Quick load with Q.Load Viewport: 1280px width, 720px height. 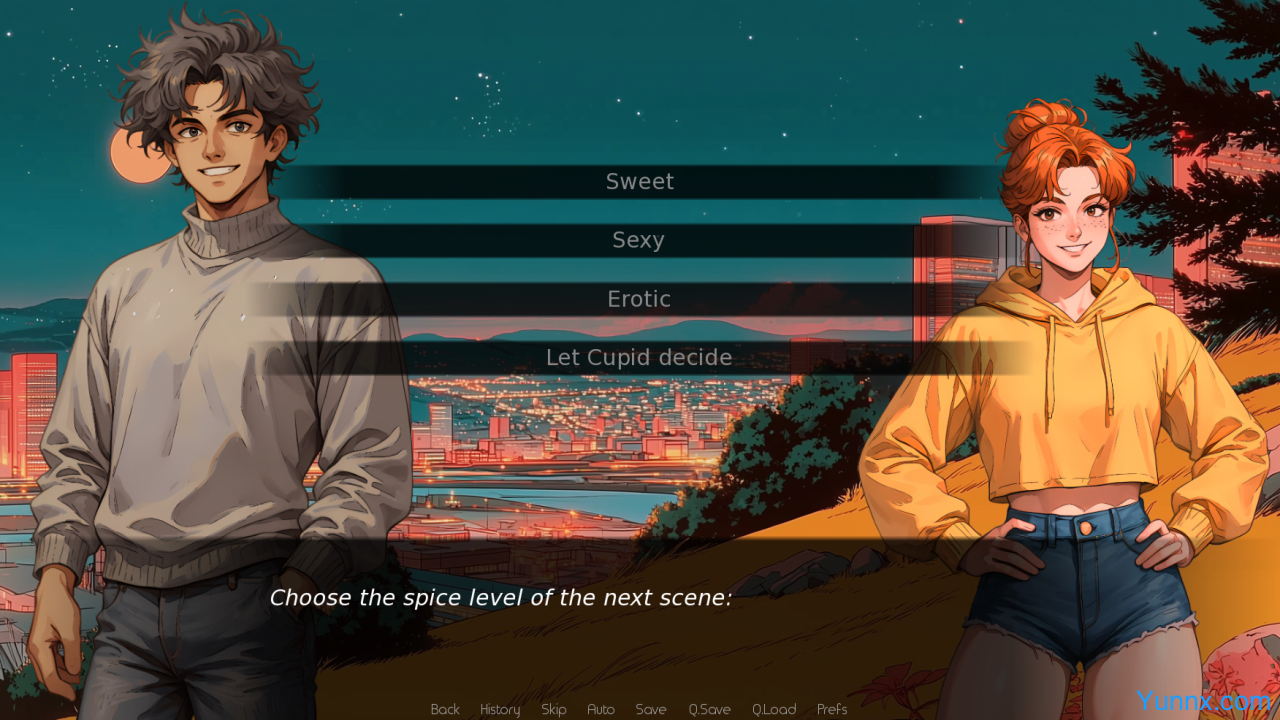(x=774, y=709)
